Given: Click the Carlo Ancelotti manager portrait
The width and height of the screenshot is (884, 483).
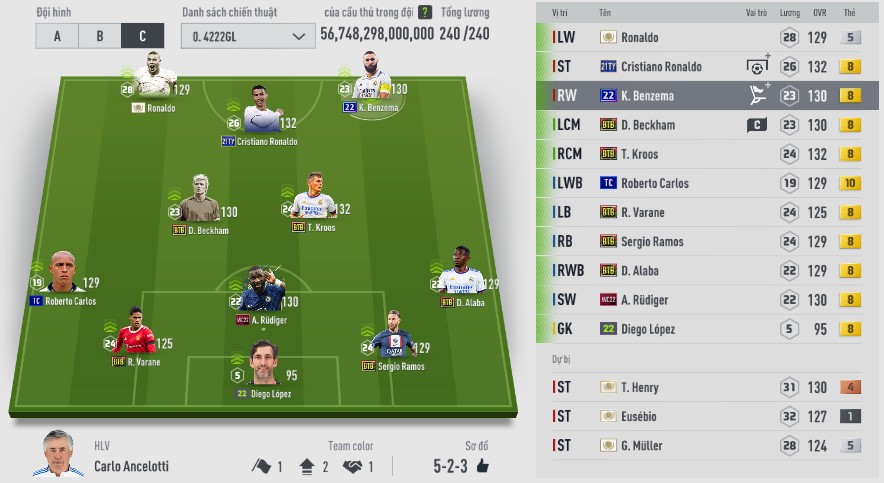Looking at the screenshot, I should click(64, 455).
